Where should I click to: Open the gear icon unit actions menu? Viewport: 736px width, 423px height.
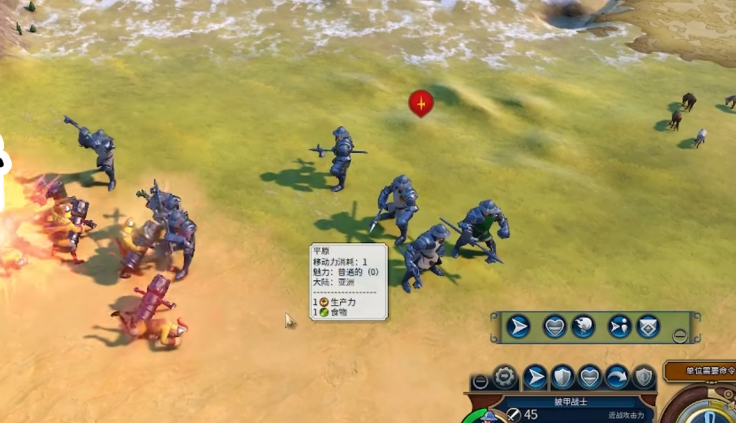pyautogui.click(x=505, y=377)
